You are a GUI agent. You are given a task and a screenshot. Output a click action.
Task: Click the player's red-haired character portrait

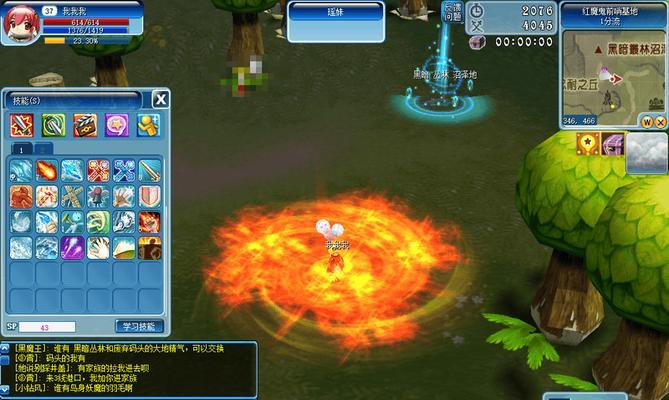[19, 24]
